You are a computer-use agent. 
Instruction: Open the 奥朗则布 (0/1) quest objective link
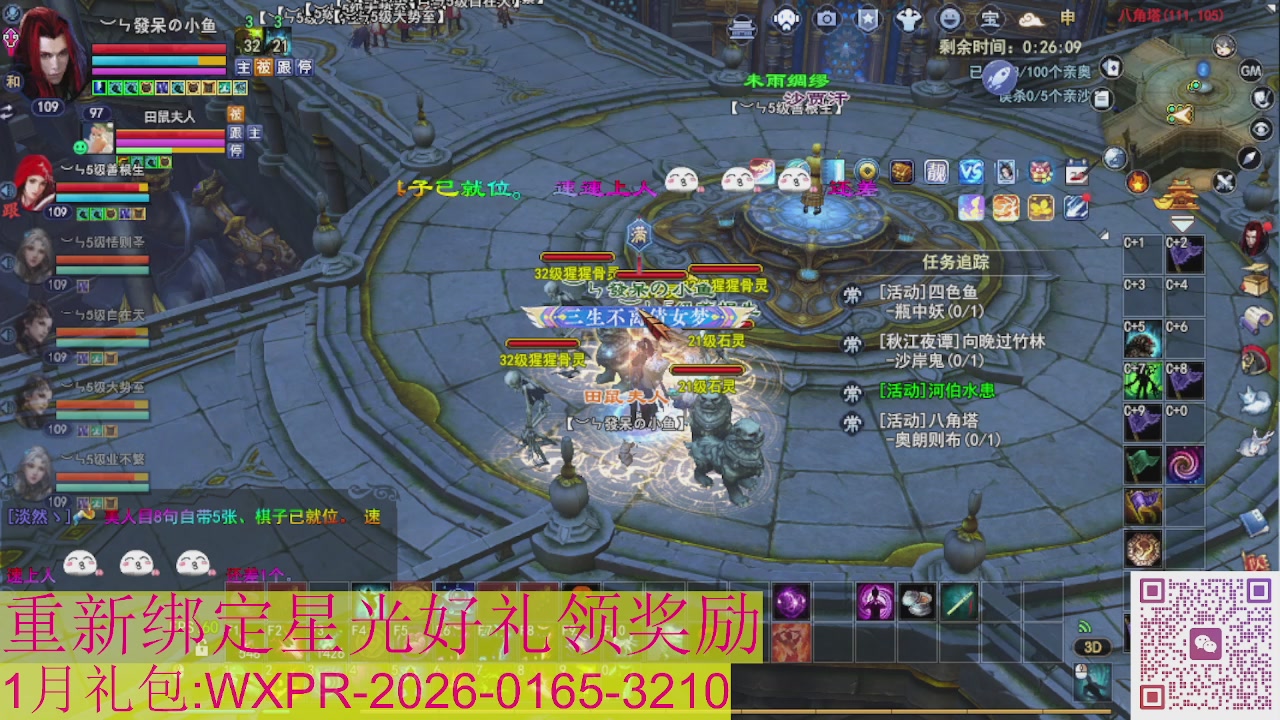tap(943, 439)
